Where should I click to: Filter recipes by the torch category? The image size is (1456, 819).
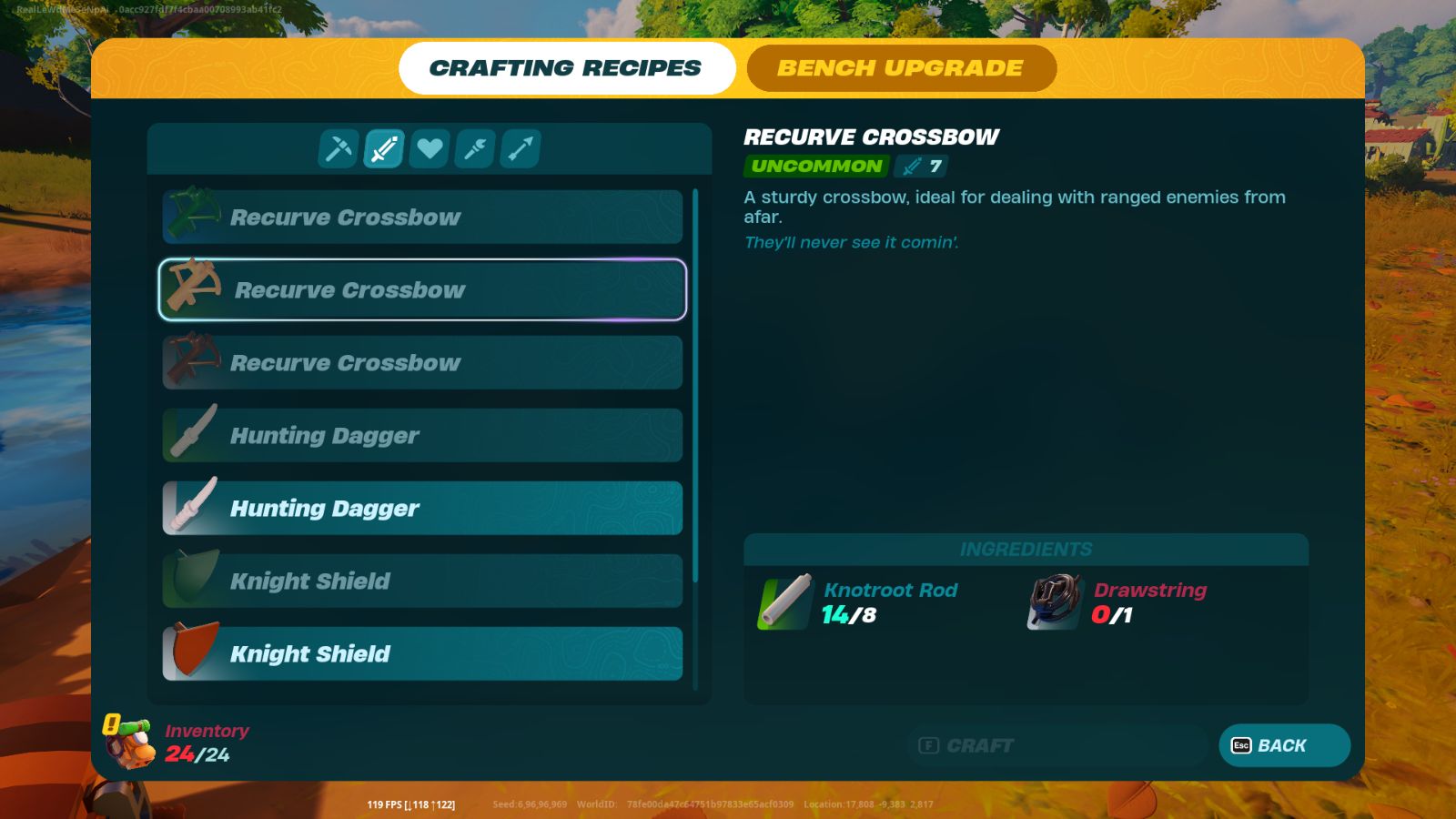pos(475,148)
